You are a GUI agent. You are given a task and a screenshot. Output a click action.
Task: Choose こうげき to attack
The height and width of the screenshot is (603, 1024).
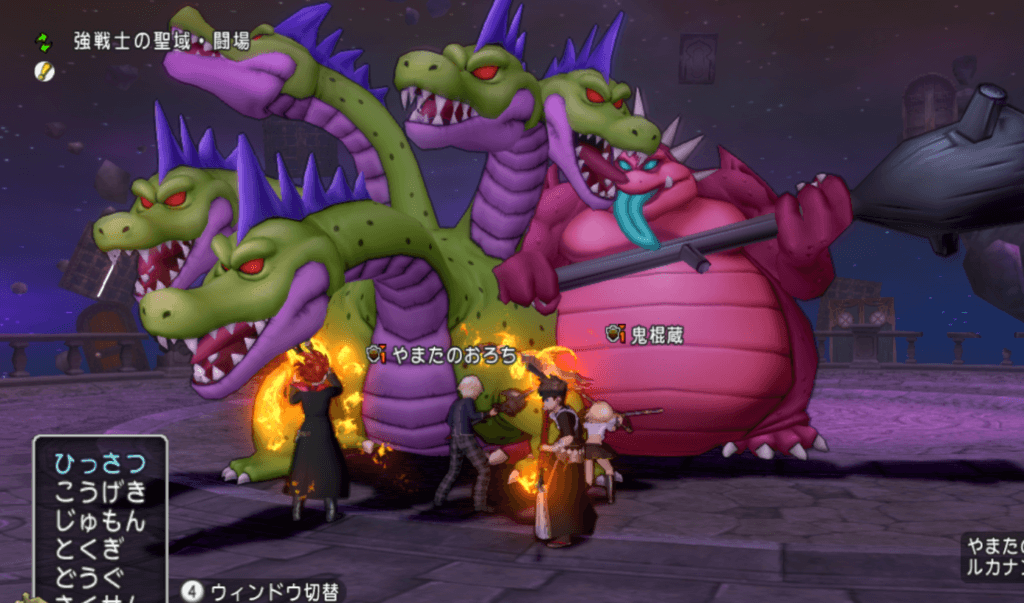[99, 491]
